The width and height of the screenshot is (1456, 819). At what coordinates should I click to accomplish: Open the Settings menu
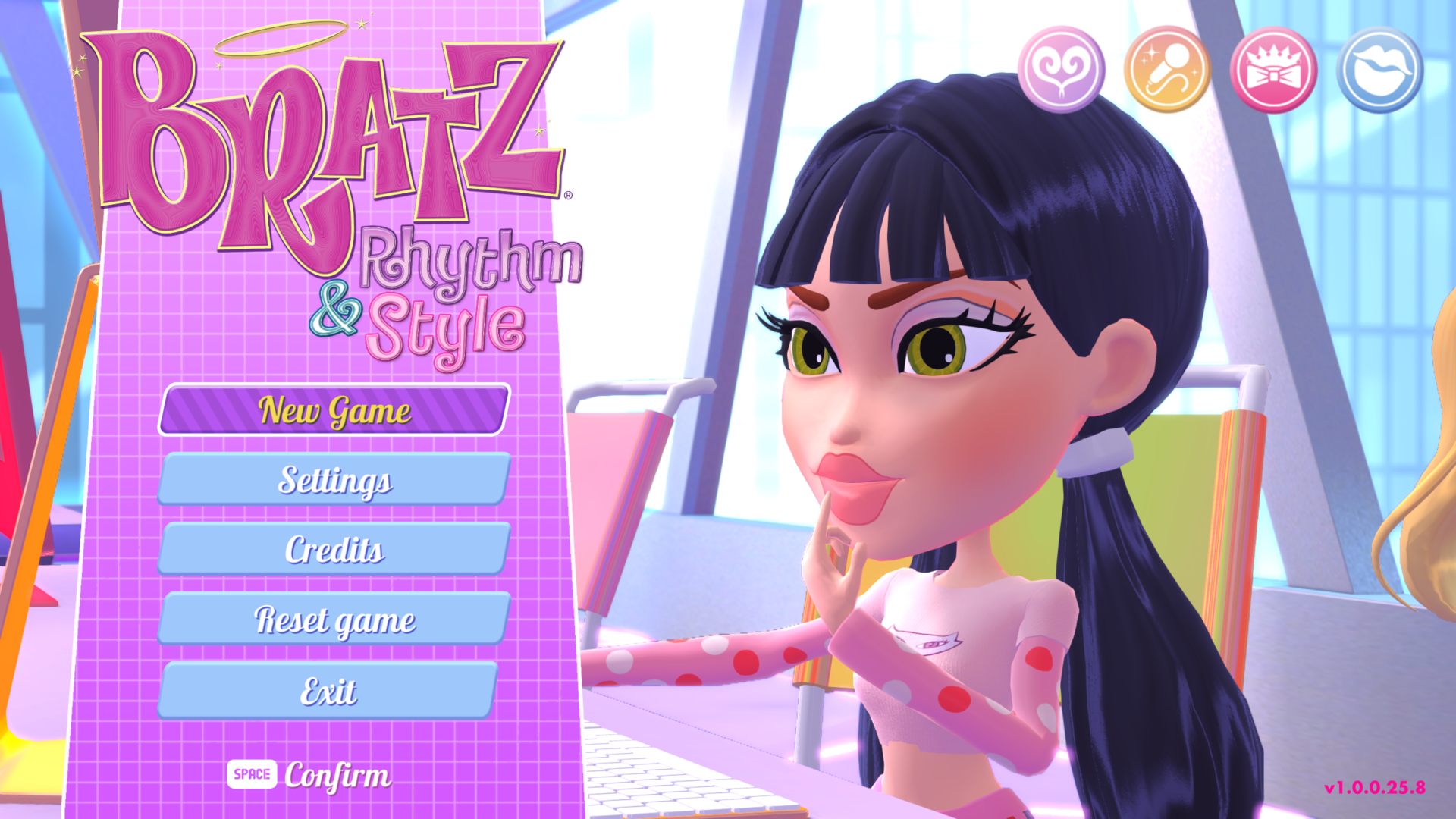(x=334, y=479)
